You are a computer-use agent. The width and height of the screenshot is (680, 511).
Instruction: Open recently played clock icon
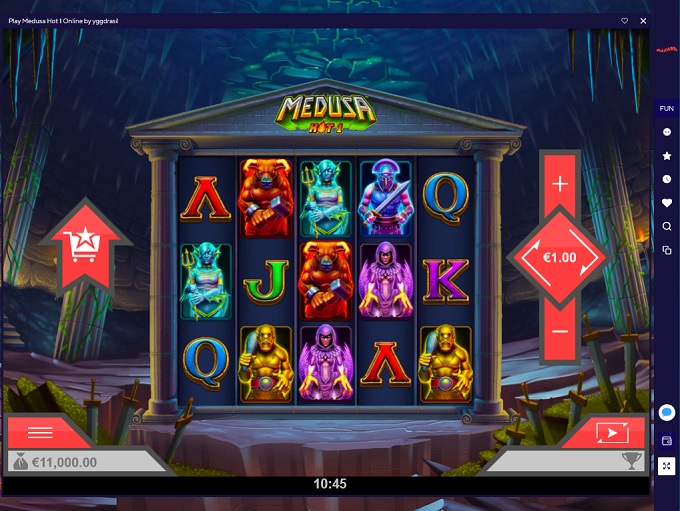click(x=667, y=179)
